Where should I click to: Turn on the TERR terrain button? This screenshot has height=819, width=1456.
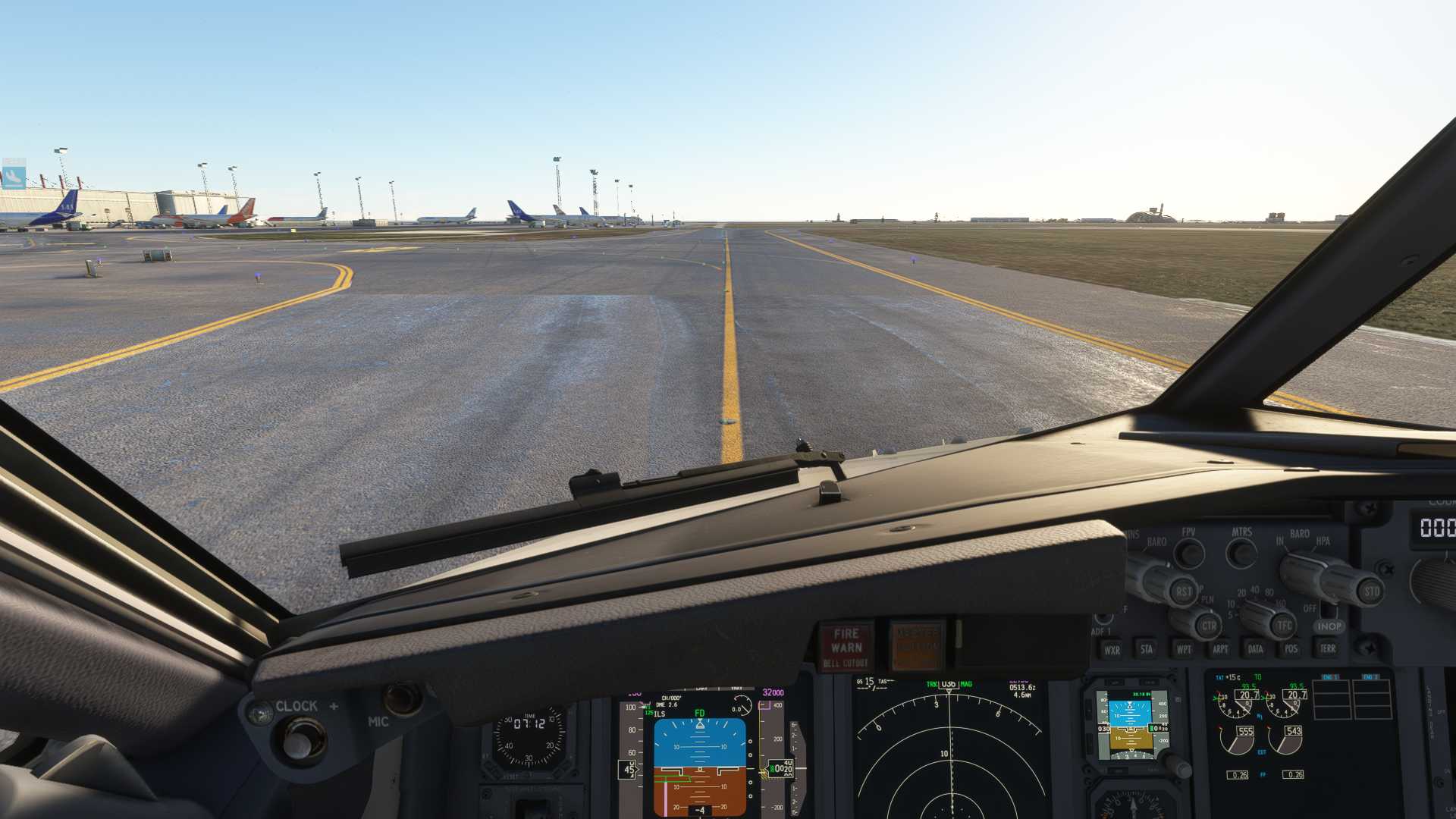1327,648
